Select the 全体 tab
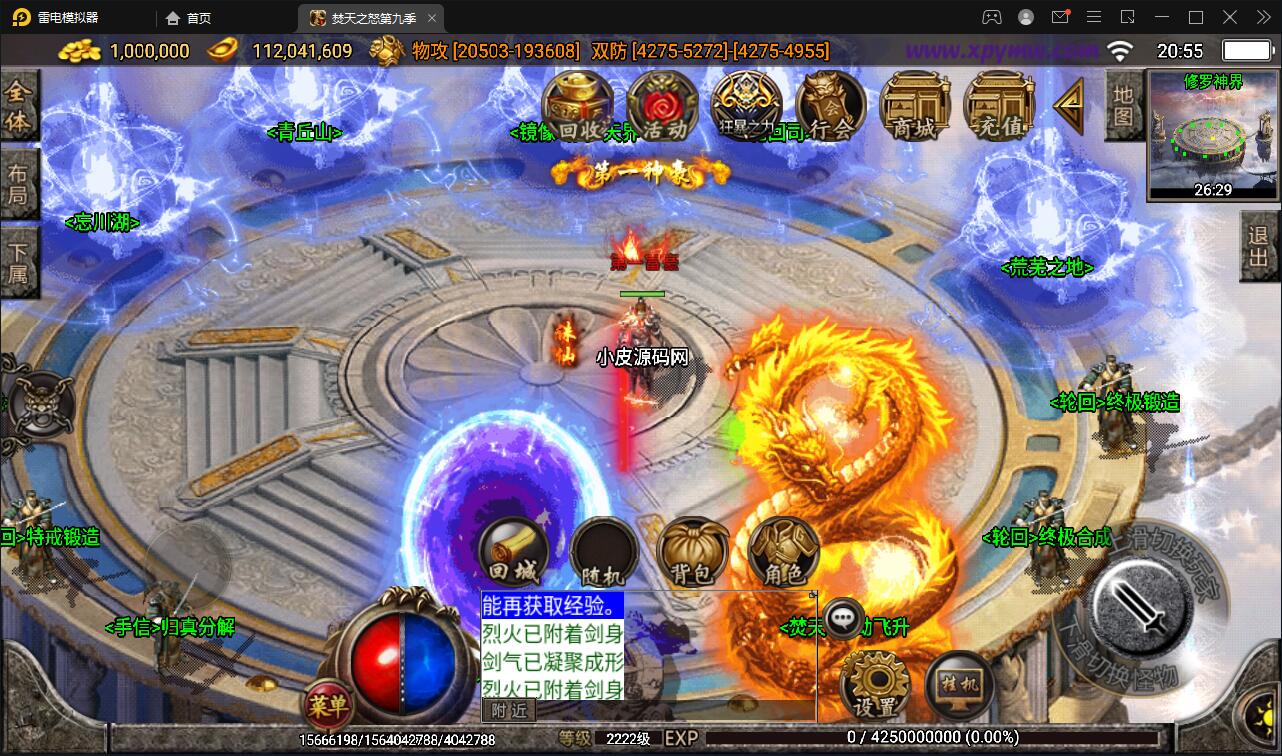1282x756 pixels. pyautogui.click(x=18, y=108)
